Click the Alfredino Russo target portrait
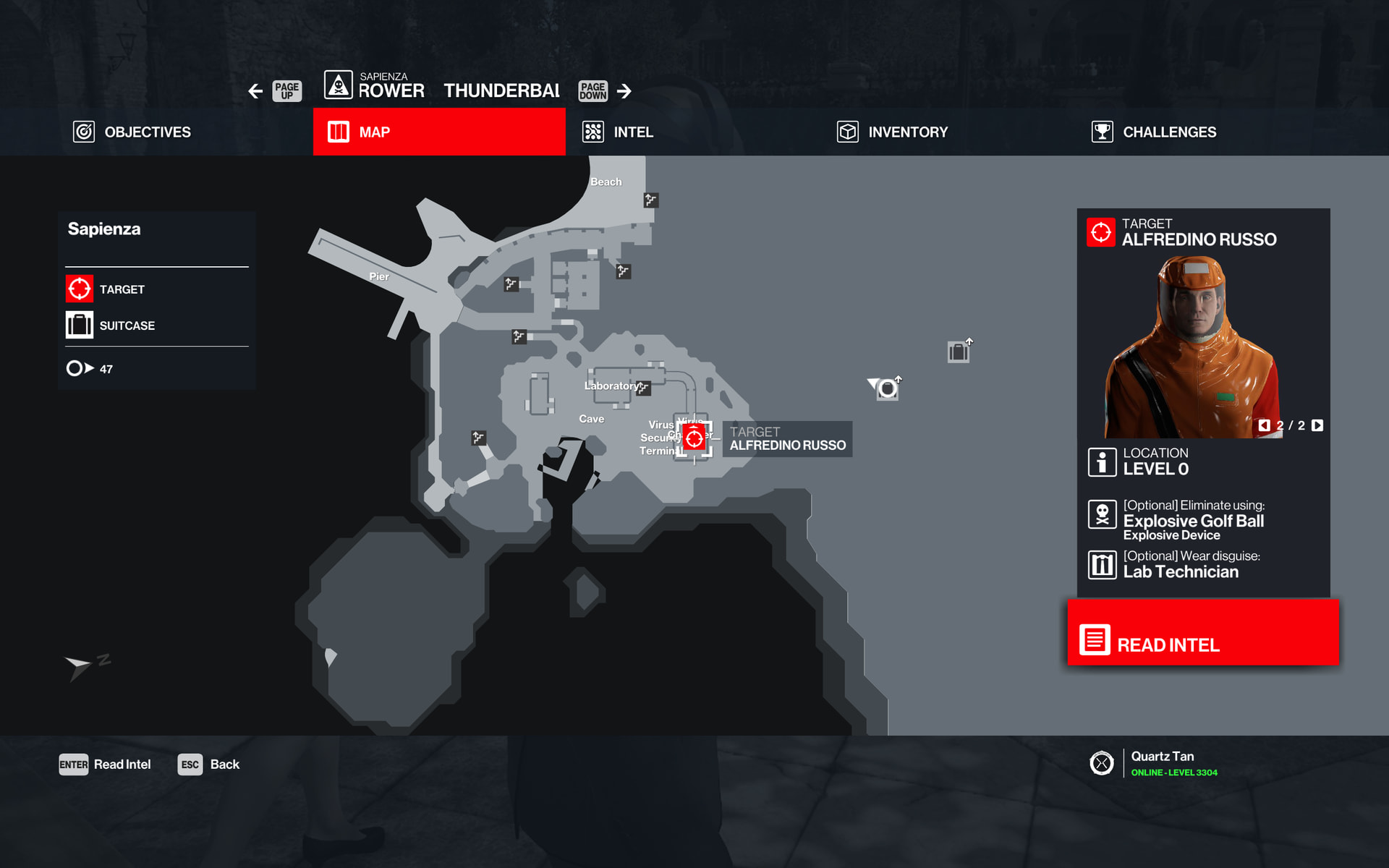1389x868 pixels. pyautogui.click(x=1192, y=347)
